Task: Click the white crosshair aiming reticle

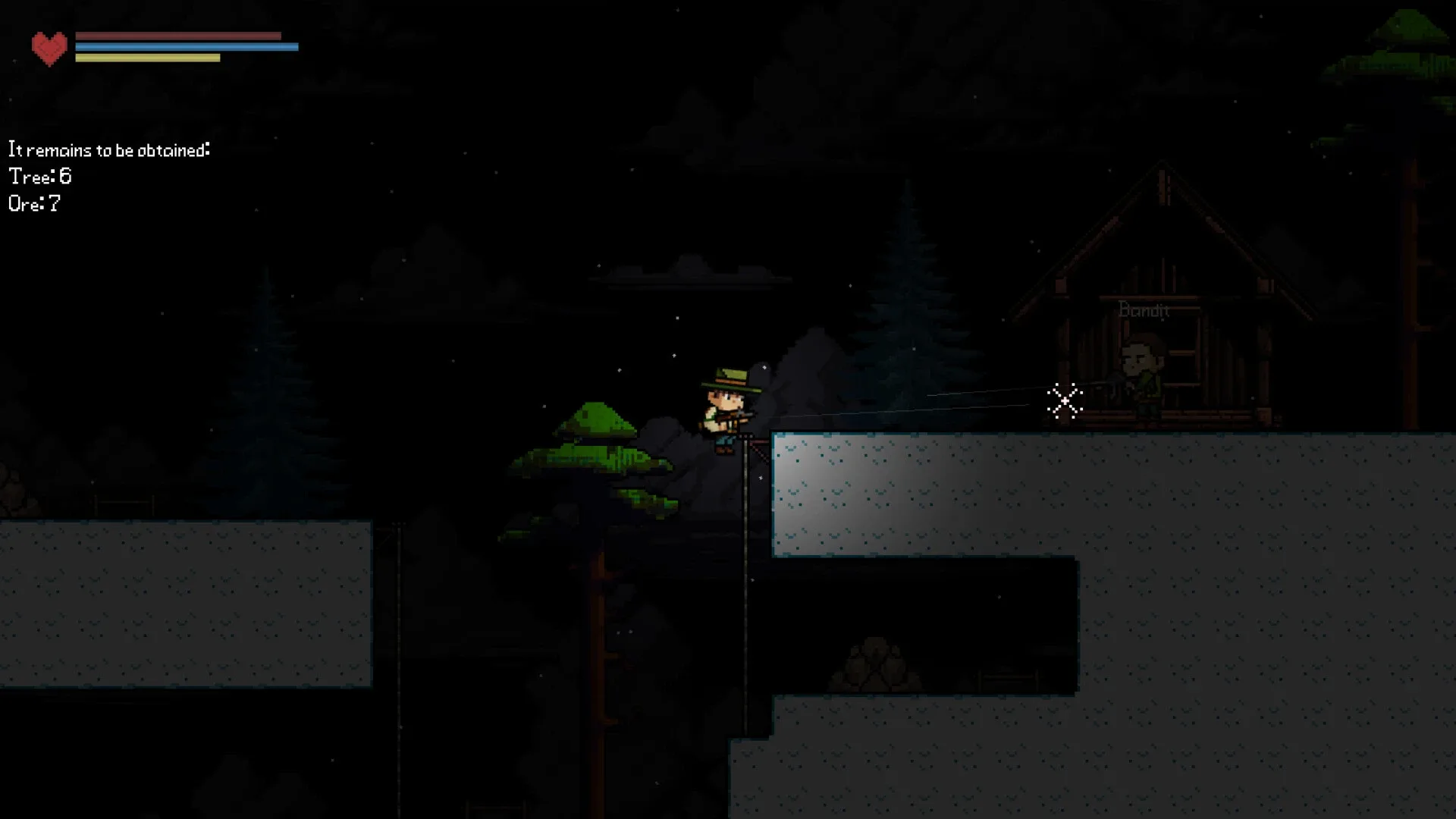Action: [x=1065, y=402]
